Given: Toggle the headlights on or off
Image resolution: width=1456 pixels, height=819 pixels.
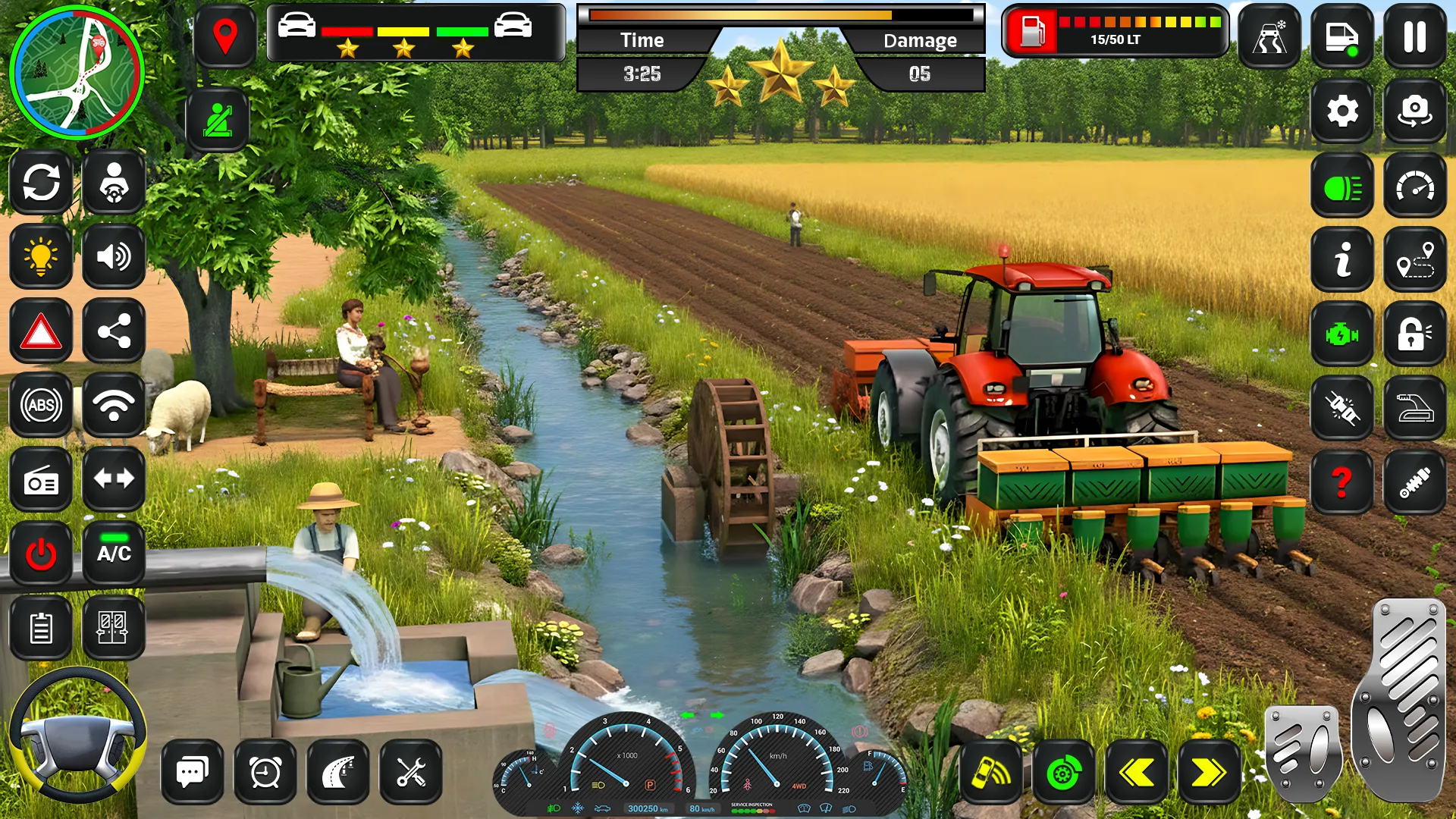Looking at the screenshot, I should tap(1342, 184).
